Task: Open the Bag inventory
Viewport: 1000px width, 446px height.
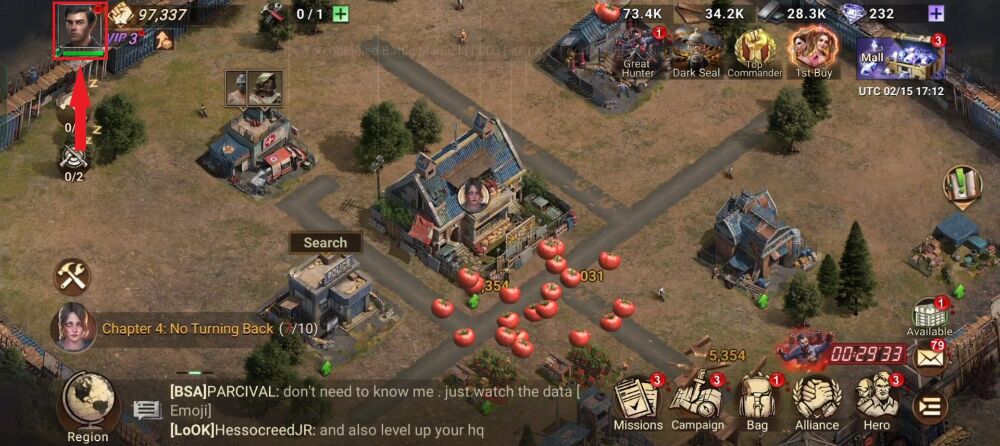Action: point(757,402)
